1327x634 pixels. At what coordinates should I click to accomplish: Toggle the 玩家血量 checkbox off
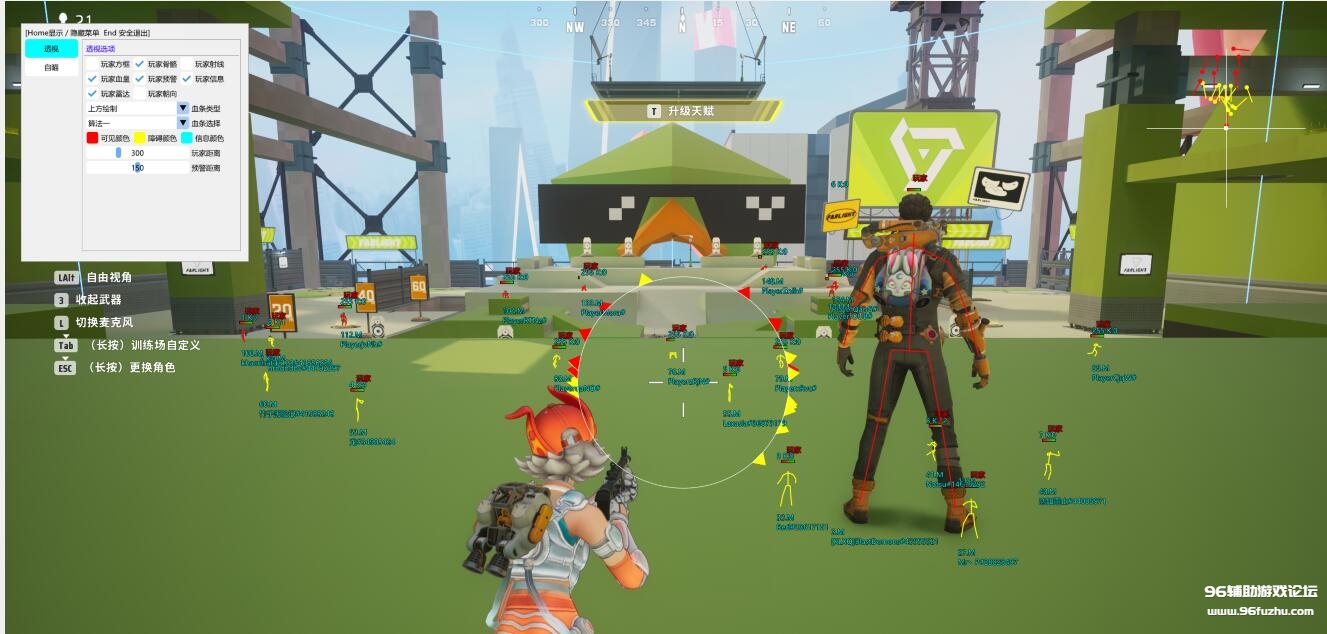[x=92, y=79]
